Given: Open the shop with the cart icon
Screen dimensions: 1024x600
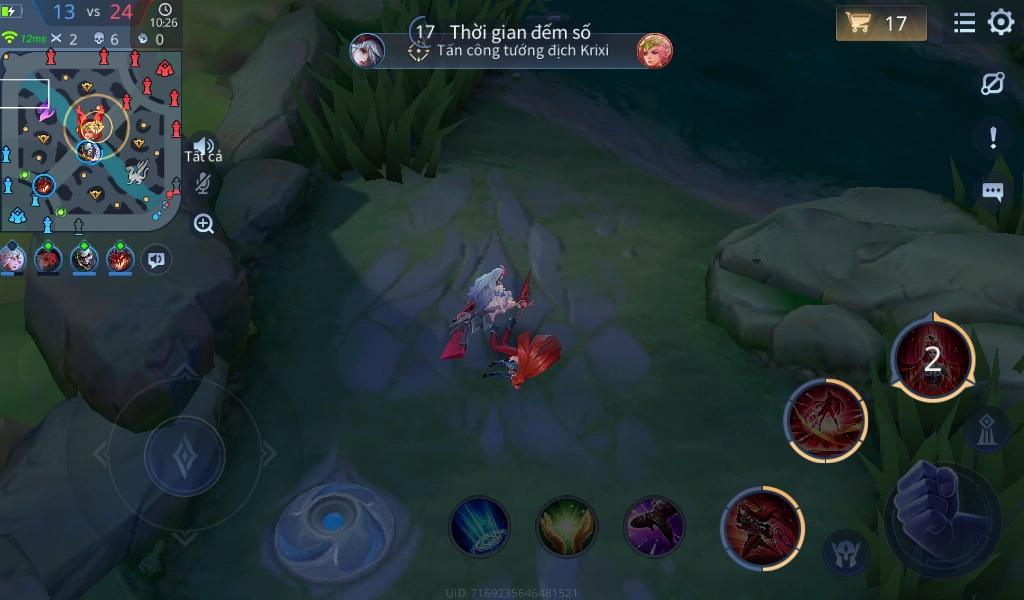Looking at the screenshot, I should (880, 23).
